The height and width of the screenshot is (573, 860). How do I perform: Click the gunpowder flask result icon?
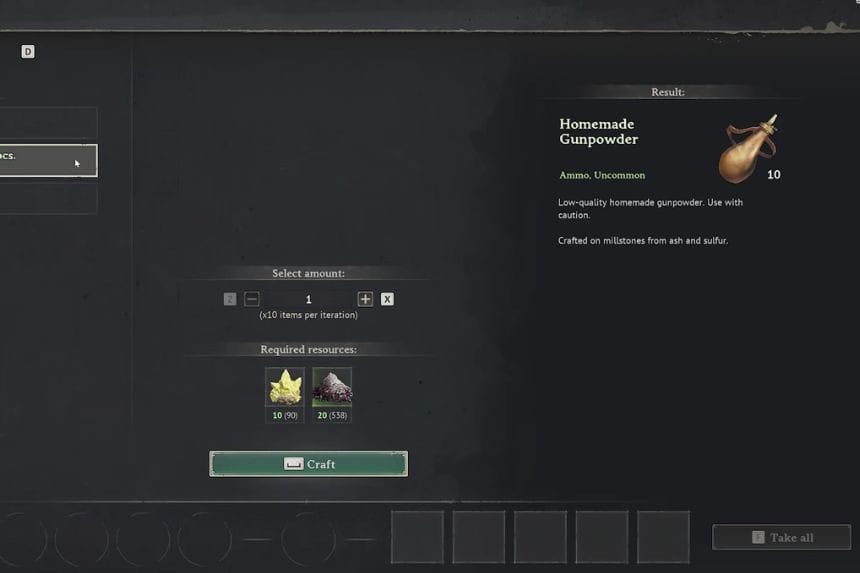747,149
